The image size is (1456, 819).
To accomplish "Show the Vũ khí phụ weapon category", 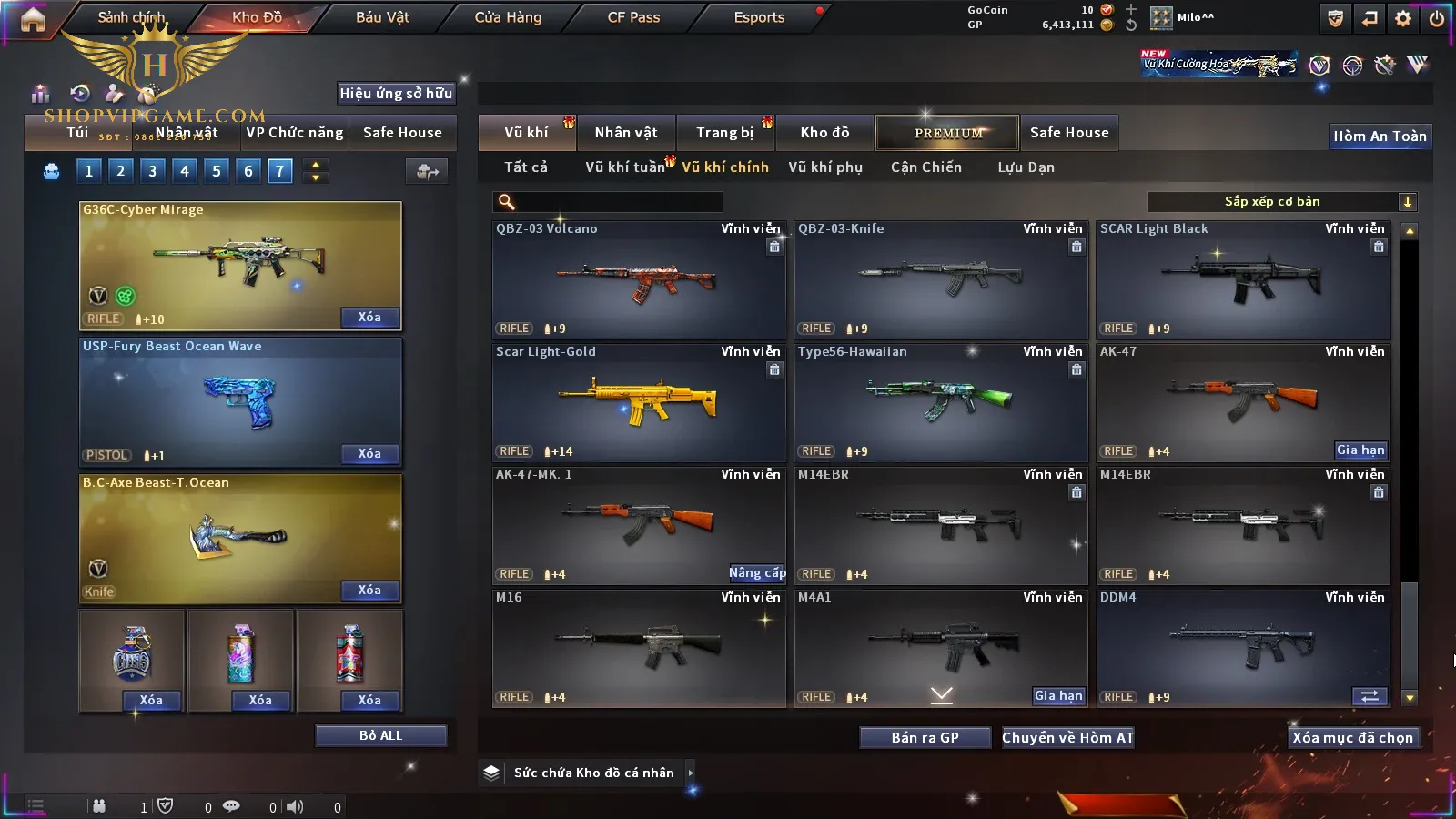I will point(825,167).
